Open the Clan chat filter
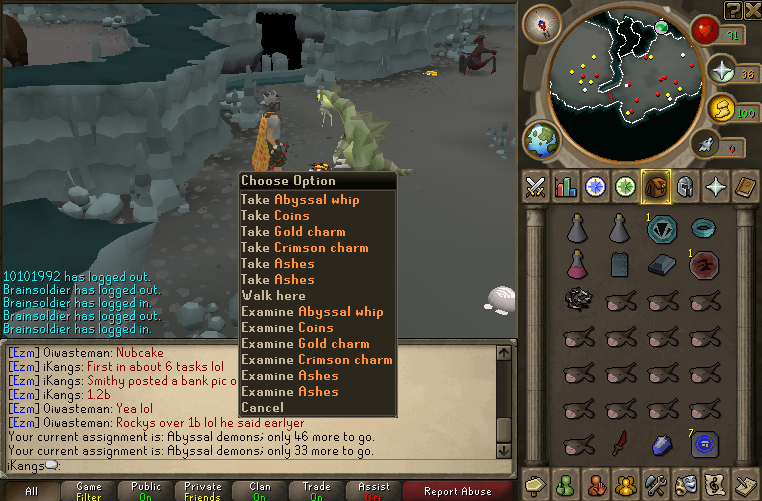This screenshot has width=762, height=501. pyautogui.click(x=260, y=491)
